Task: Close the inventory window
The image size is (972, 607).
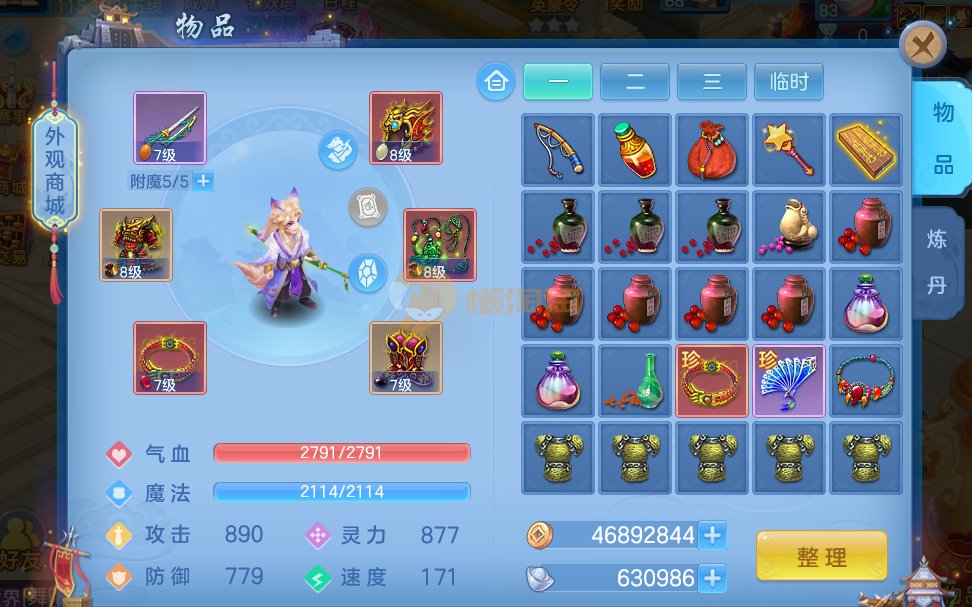Action: pyautogui.click(x=922, y=45)
